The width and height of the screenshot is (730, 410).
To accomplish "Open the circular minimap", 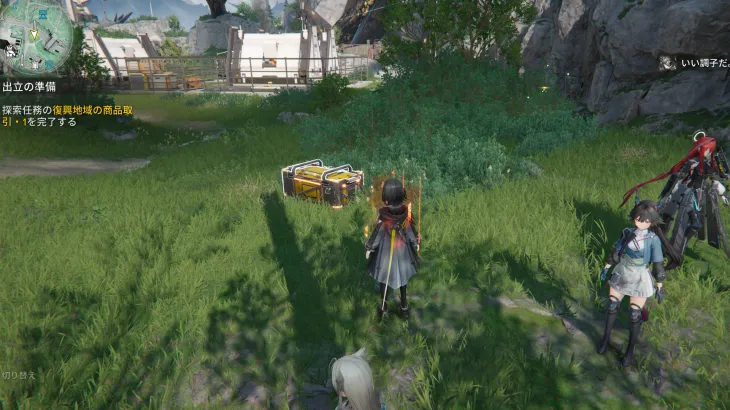I will point(36,36).
